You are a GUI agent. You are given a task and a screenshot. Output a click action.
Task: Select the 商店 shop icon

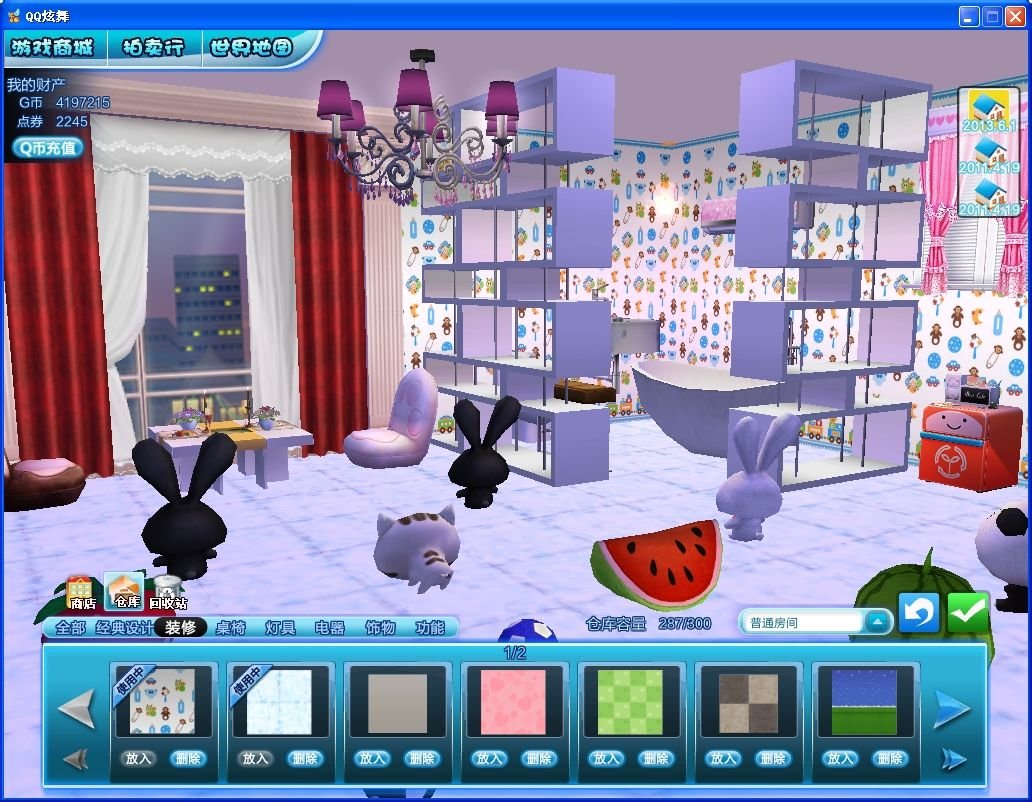pyautogui.click(x=81, y=592)
